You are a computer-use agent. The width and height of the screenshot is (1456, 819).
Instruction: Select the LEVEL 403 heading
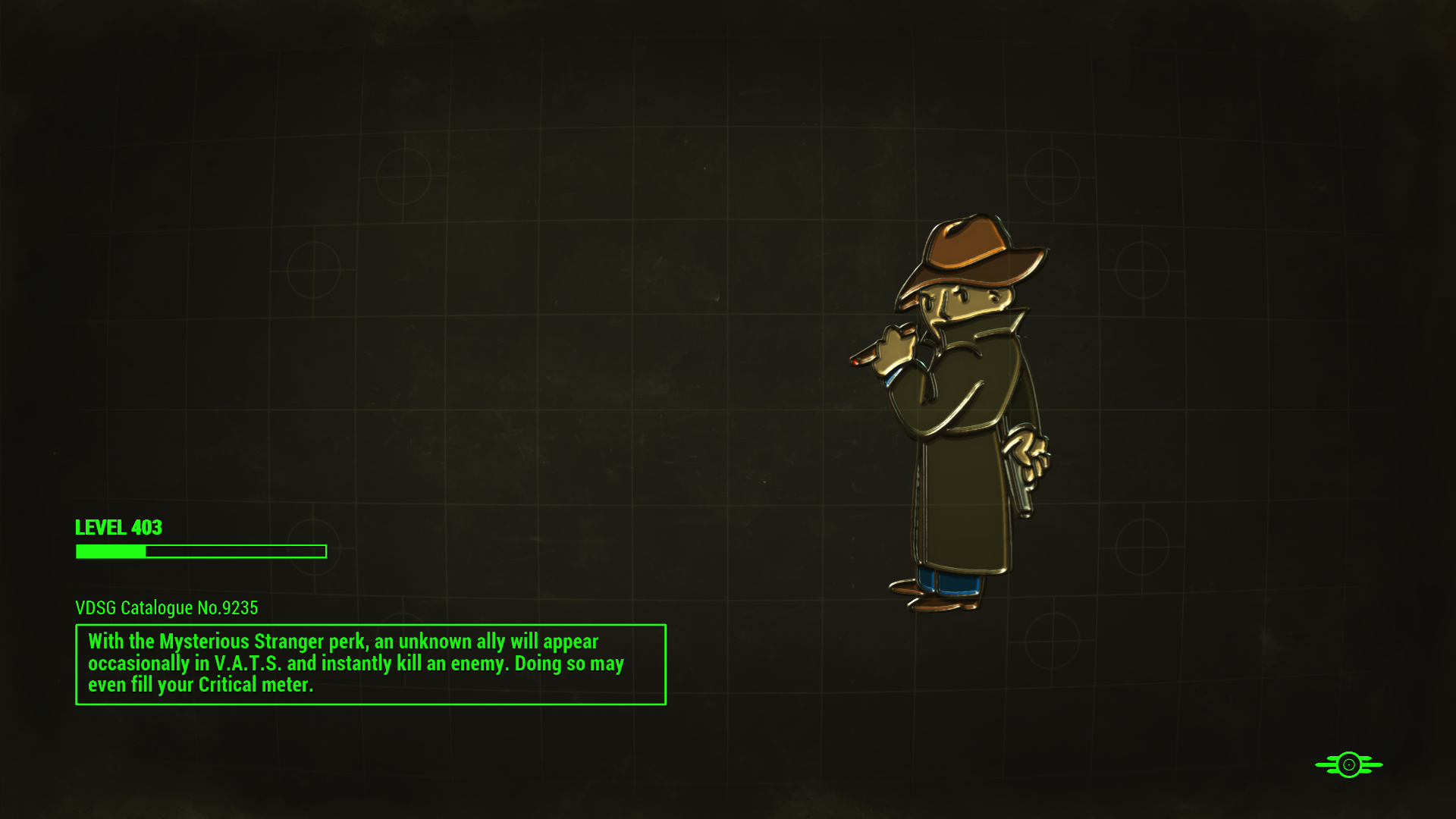(x=118, y=528)
